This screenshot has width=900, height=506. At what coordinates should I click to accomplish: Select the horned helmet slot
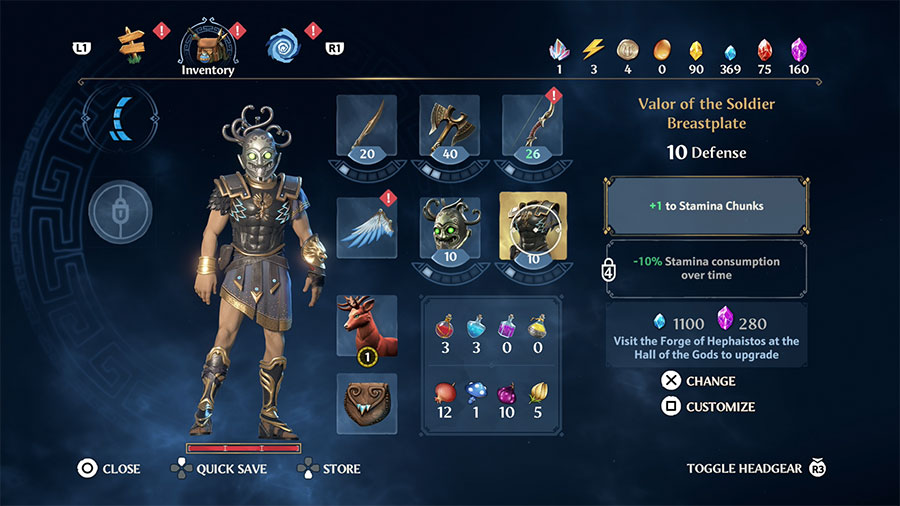(x=449, y=225)
